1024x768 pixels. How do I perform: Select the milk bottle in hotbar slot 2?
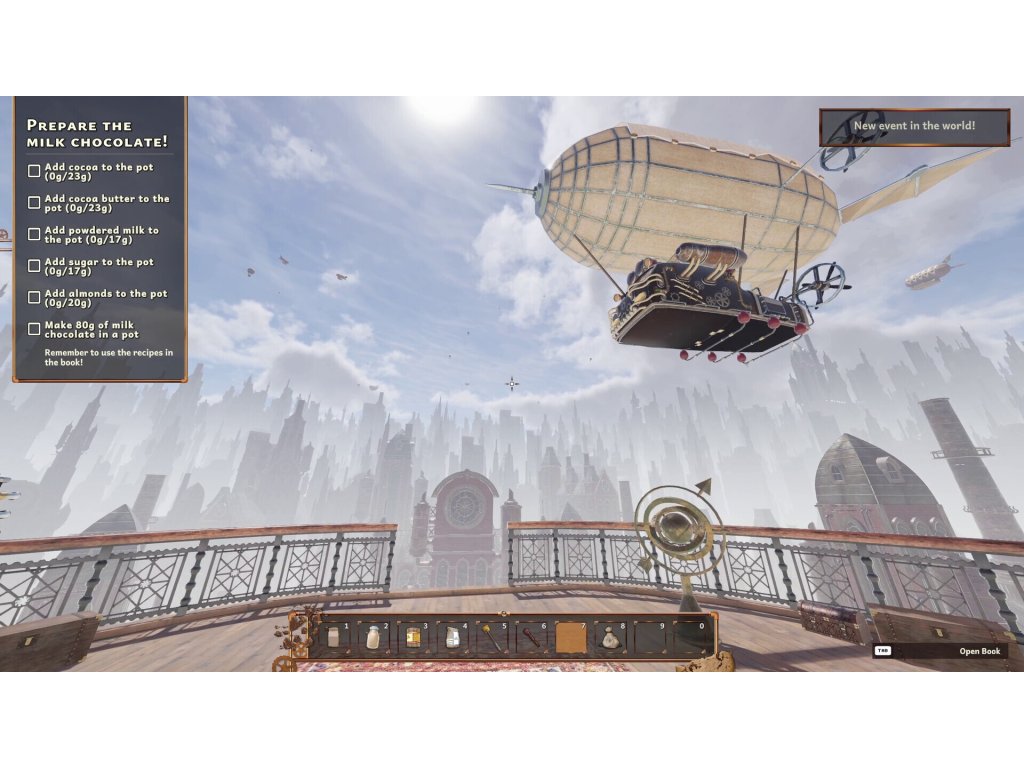373,638
